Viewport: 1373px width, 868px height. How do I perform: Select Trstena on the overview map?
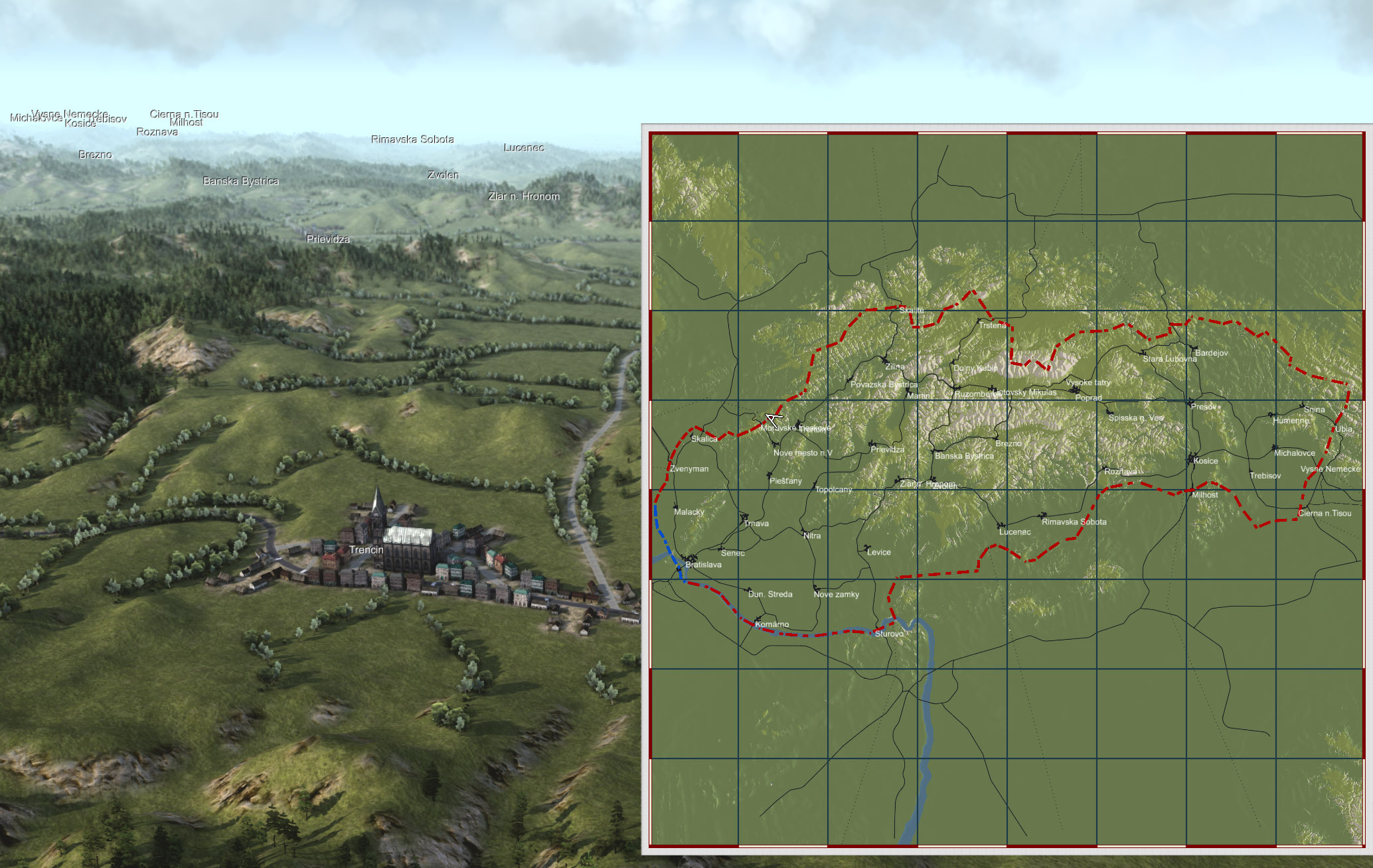pyautogui.click(x=992, y=326)
